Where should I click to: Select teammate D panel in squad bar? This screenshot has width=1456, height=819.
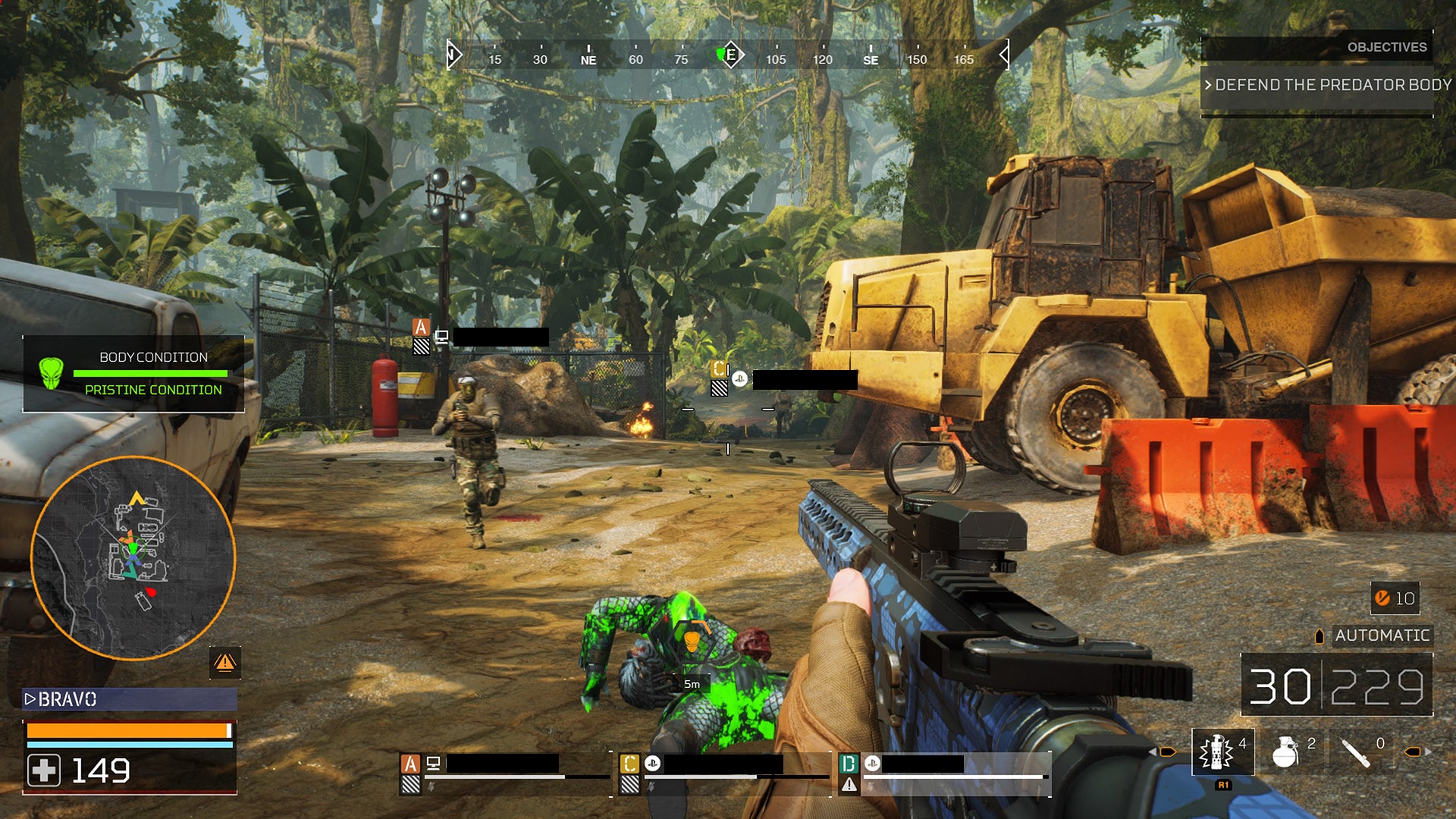[x=944, y=772]
